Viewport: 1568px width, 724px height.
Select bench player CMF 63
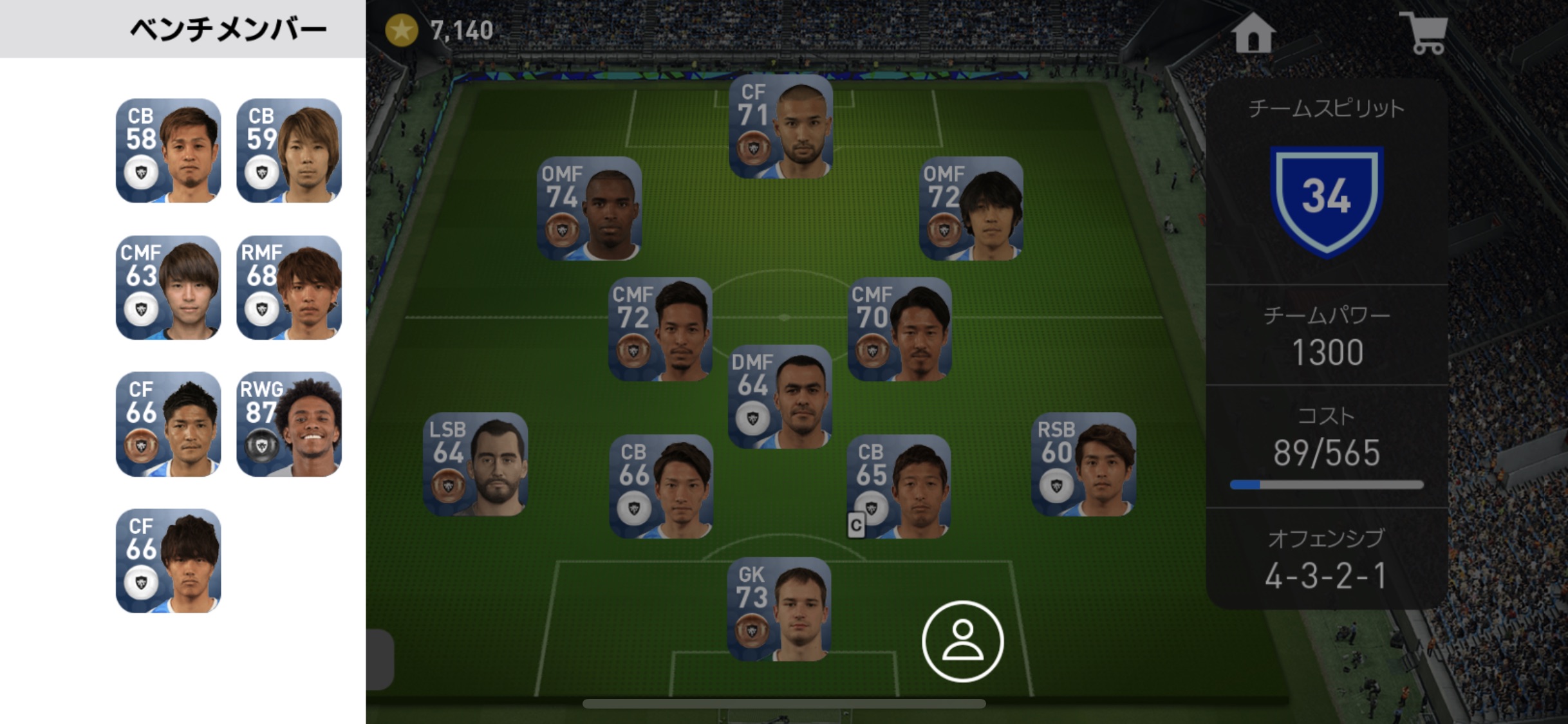coord(168,288)
